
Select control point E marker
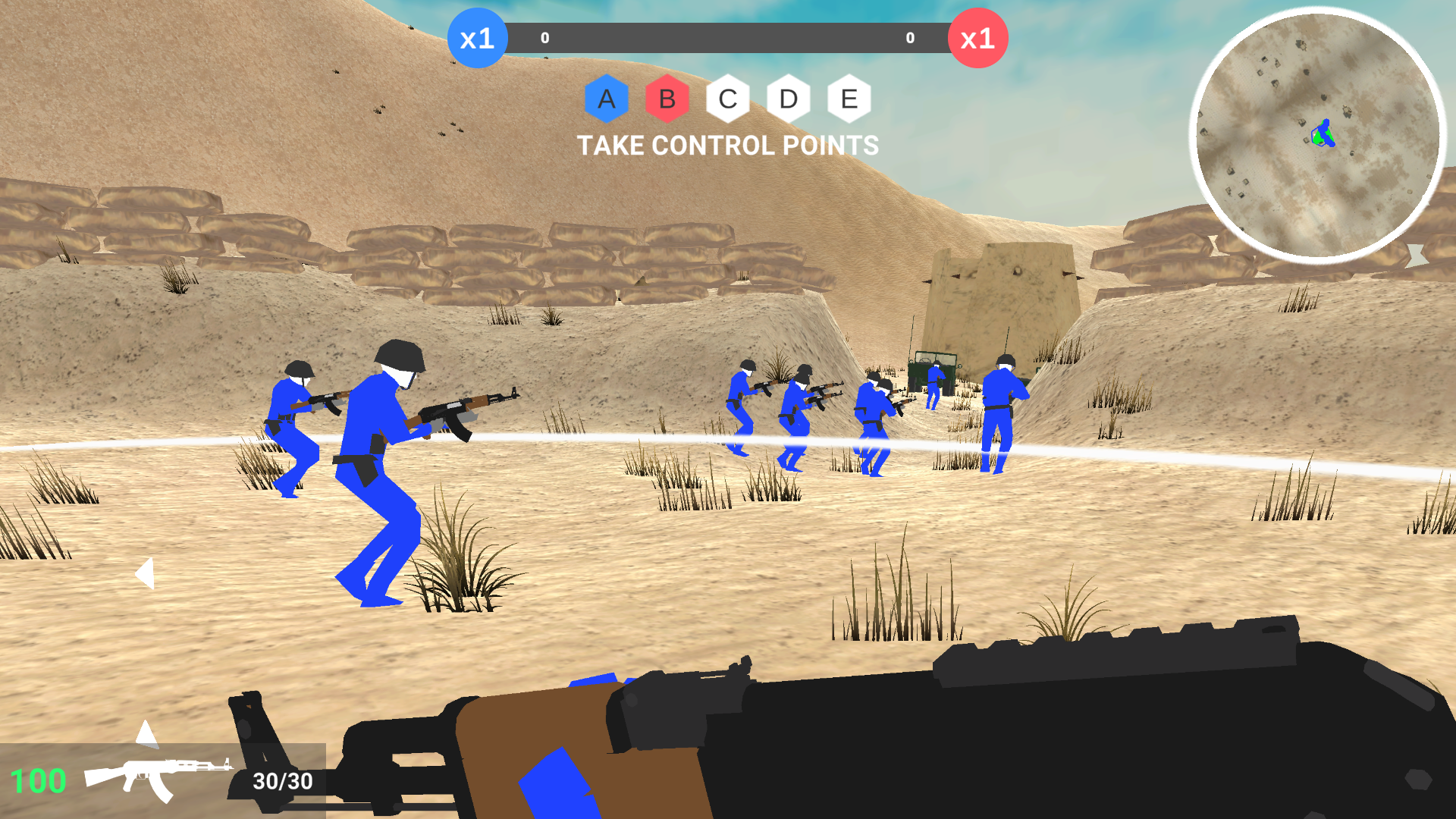849,99
